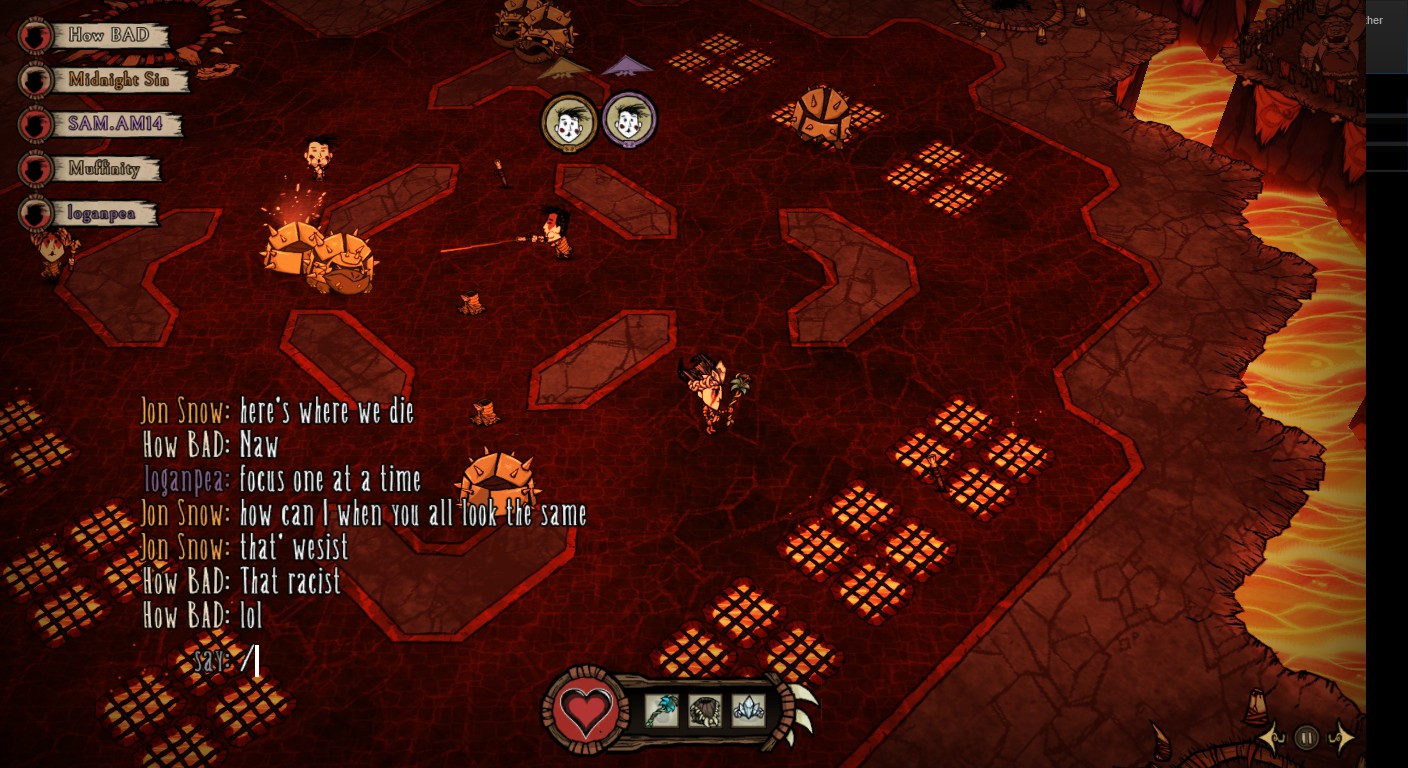Pick Muffinity in the team list
Screen dimensions: 1408x768
click(104, 169)
